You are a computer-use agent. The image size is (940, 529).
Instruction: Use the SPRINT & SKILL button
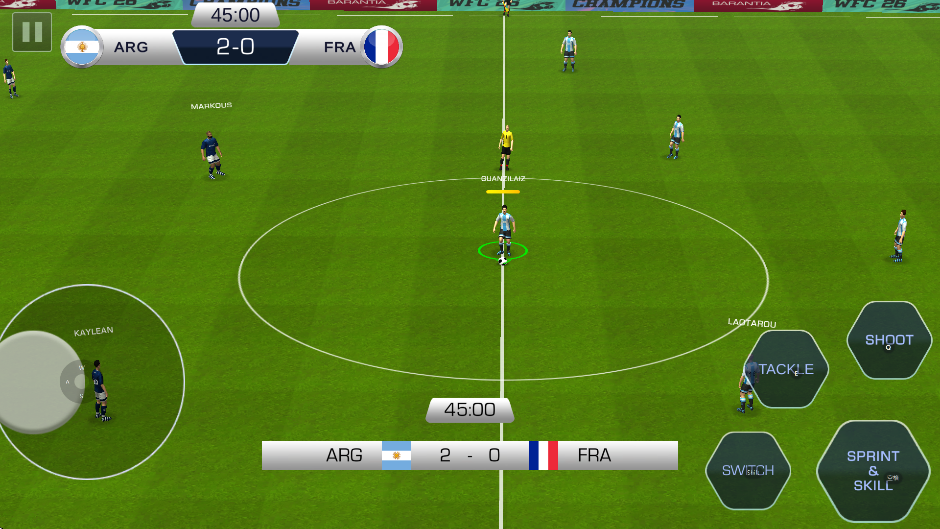point(873,471)
